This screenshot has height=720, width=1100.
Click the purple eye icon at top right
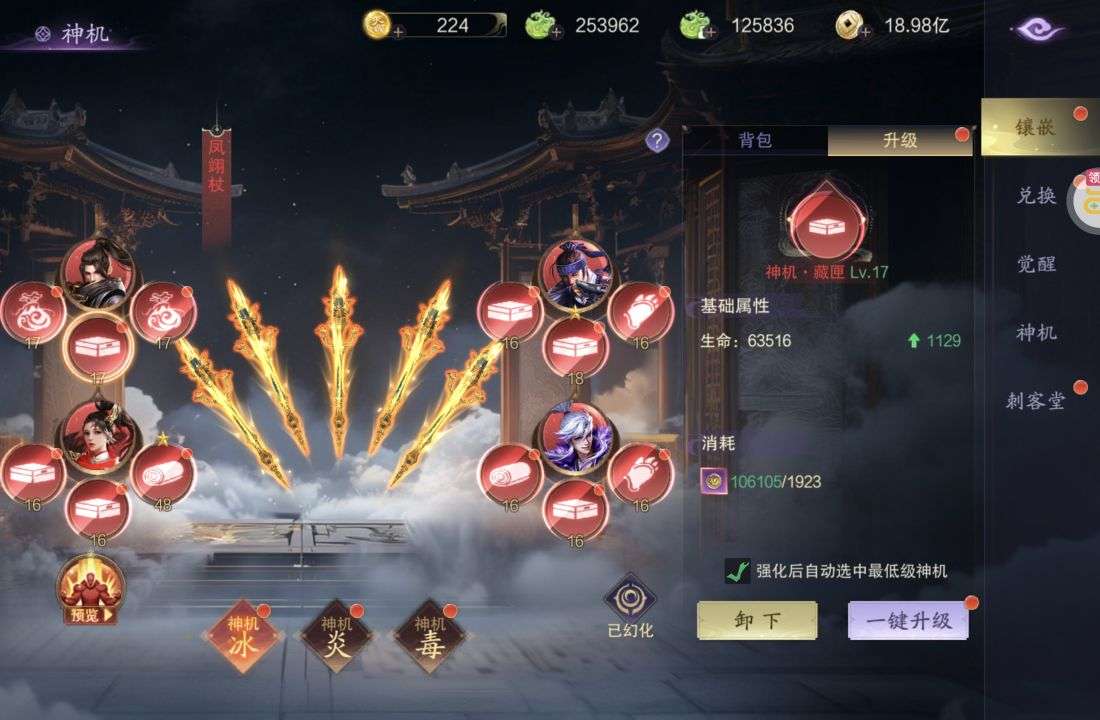[1037, 29]
